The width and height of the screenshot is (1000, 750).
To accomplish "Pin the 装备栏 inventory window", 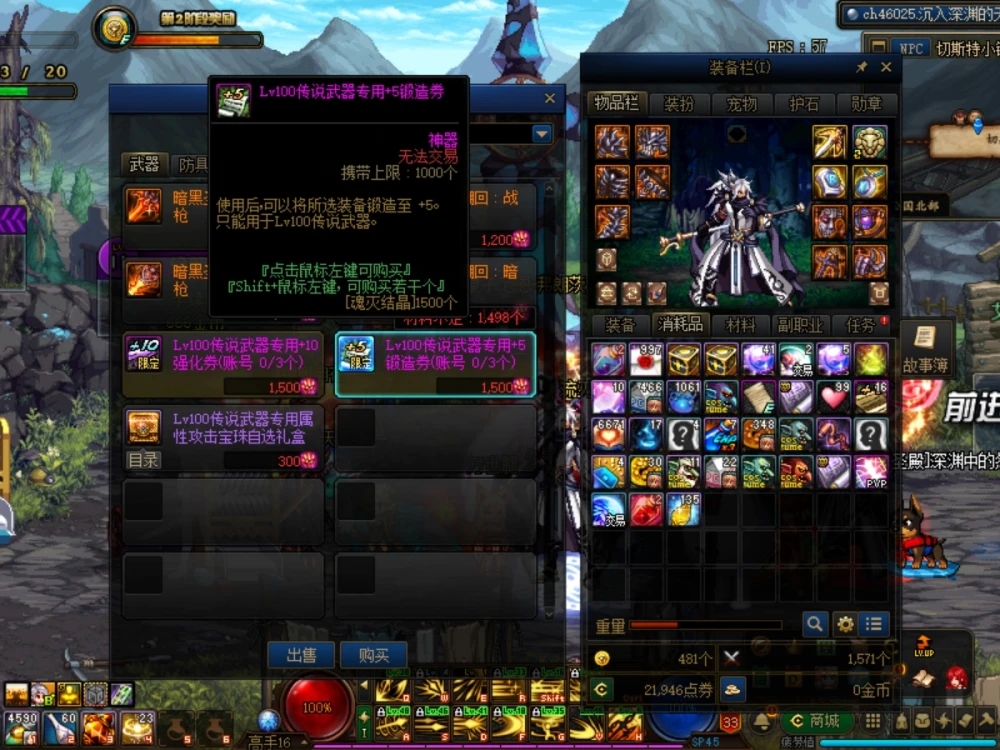I will [862, 68].
